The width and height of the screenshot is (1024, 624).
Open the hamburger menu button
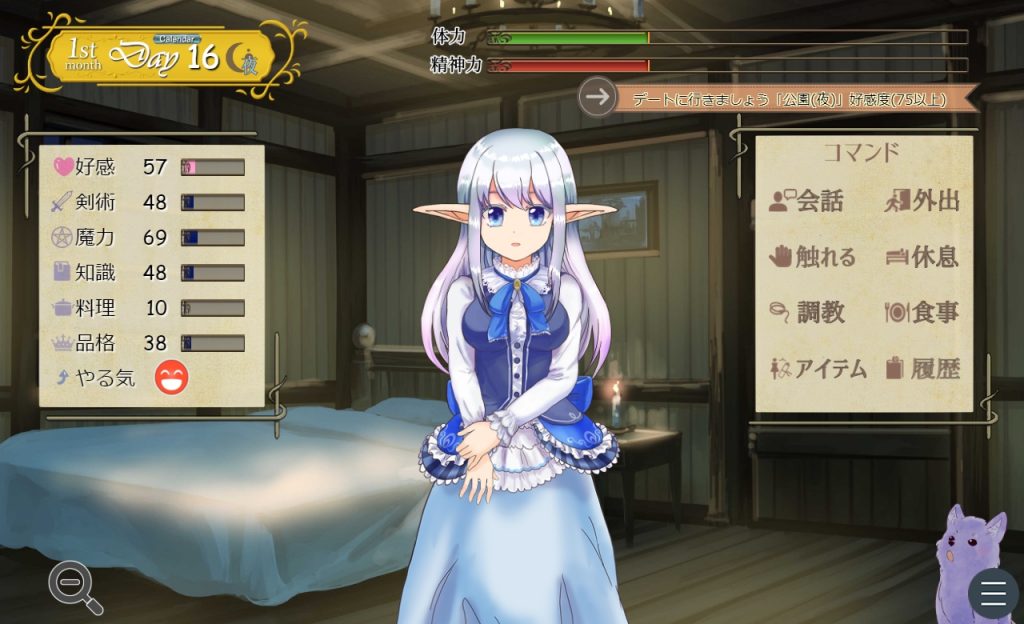(x=993, y=593)
